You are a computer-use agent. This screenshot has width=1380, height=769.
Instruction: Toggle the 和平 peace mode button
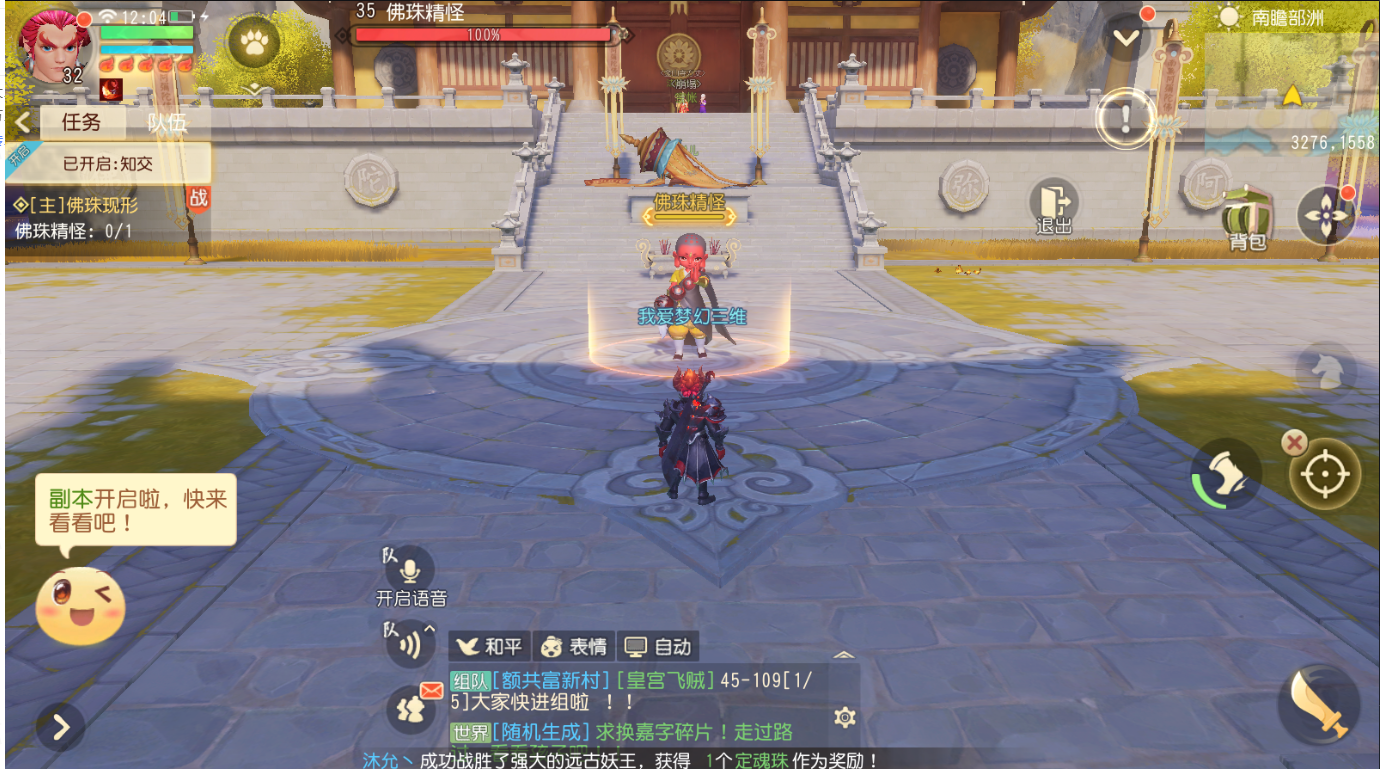click(x=489, y=646)
